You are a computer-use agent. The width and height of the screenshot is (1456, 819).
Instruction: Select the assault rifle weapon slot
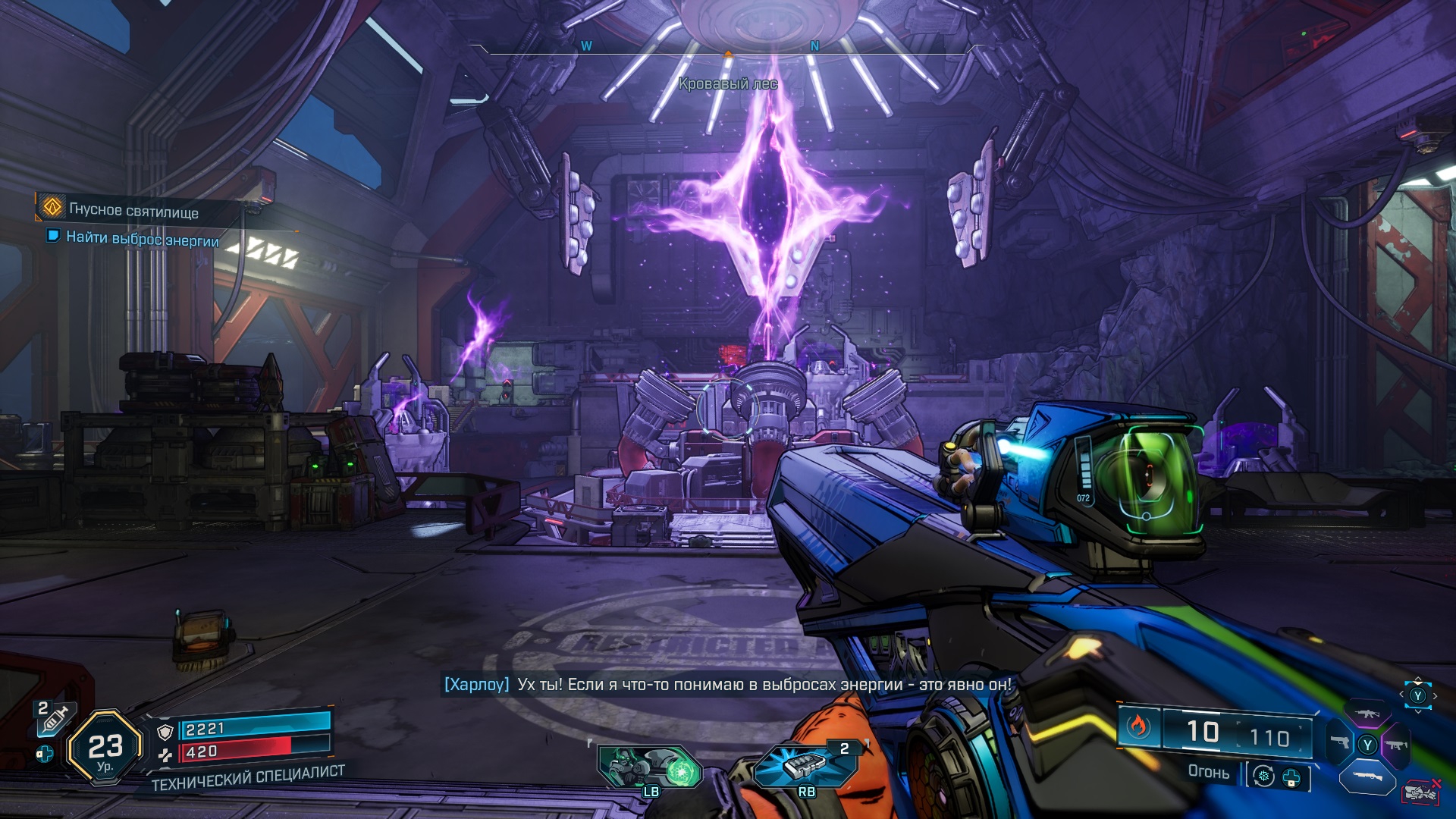[x=1367, y=714]
